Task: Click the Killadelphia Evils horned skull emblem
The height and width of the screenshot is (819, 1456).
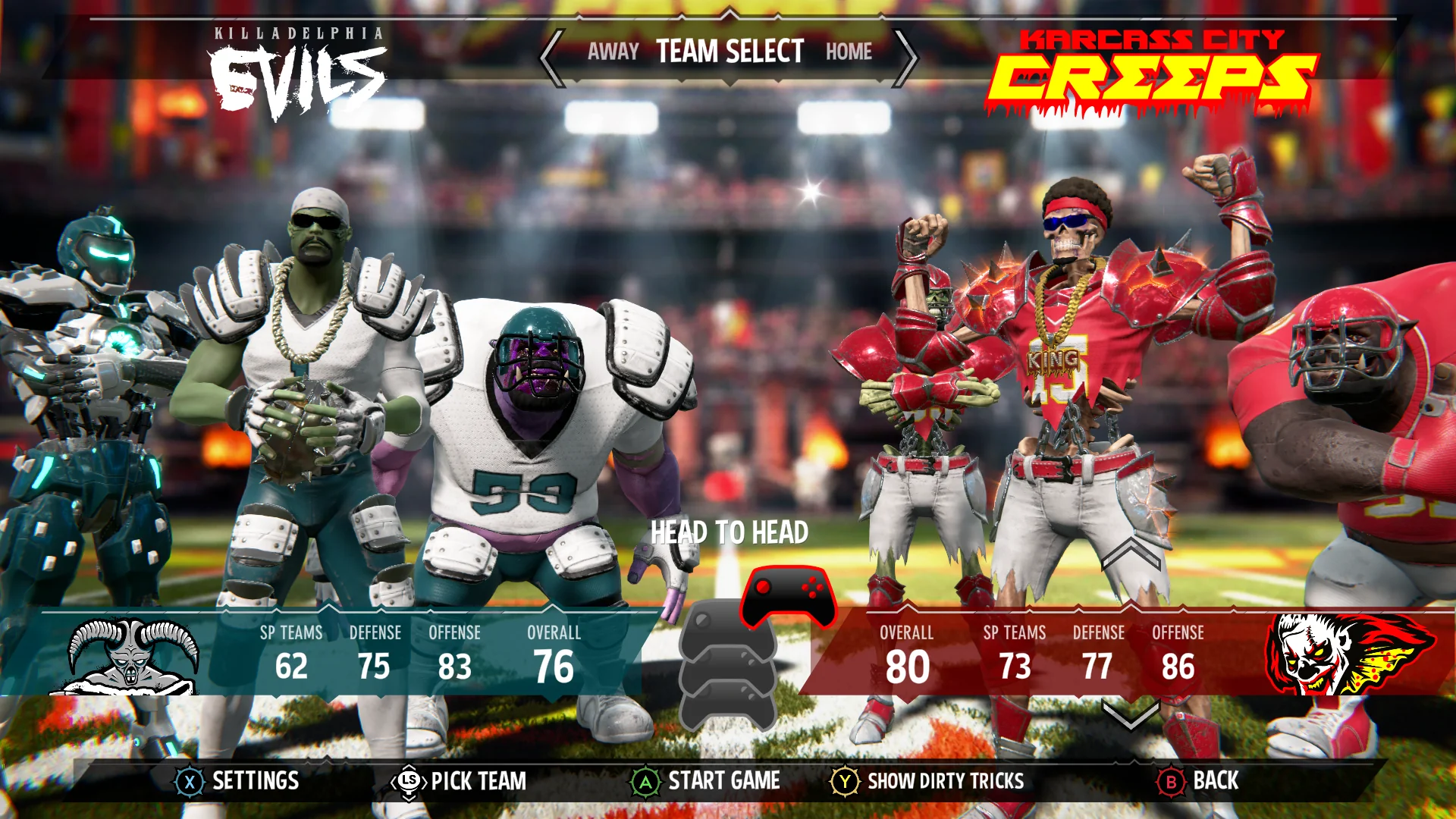Action: pos(129,657)
